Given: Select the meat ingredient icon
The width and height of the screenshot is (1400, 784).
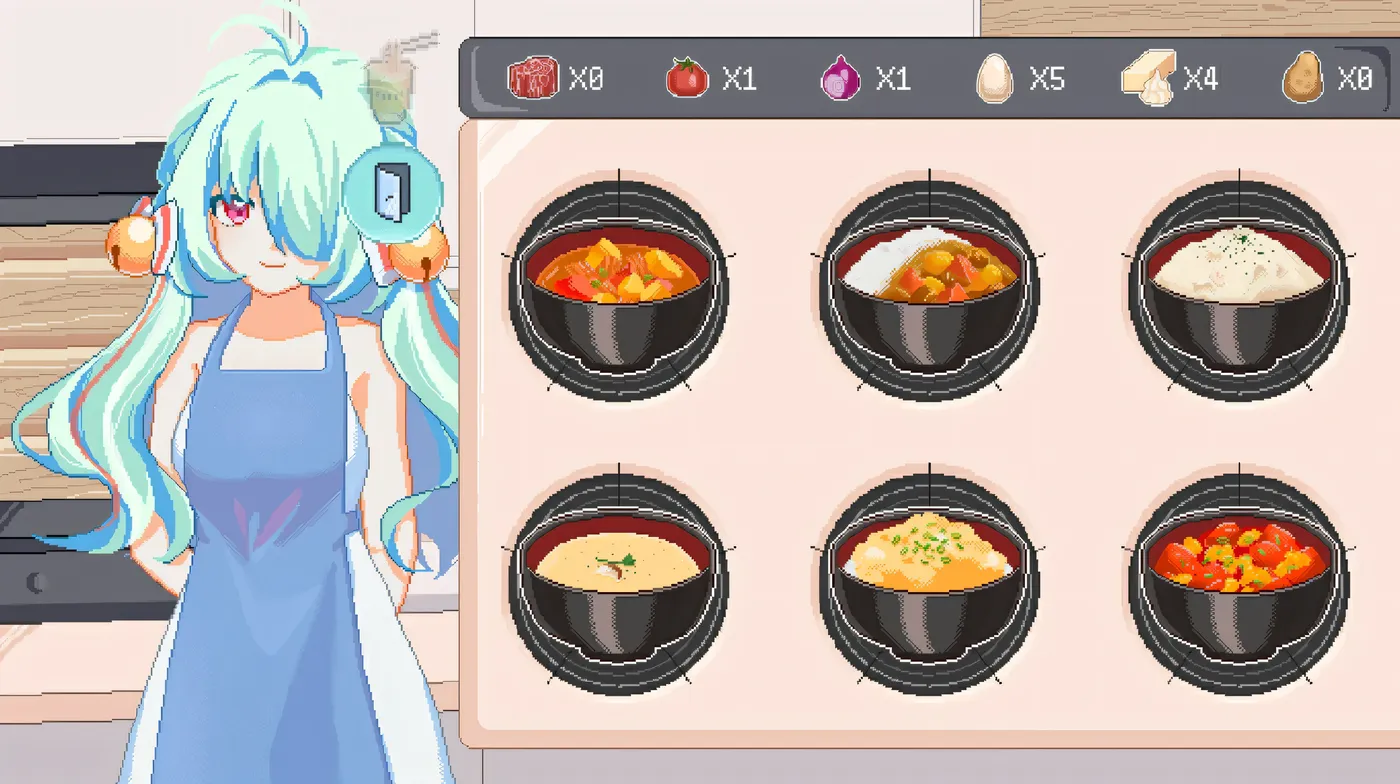Looking at the screenshot, I should pyautogui.click(x=533, y=76).
